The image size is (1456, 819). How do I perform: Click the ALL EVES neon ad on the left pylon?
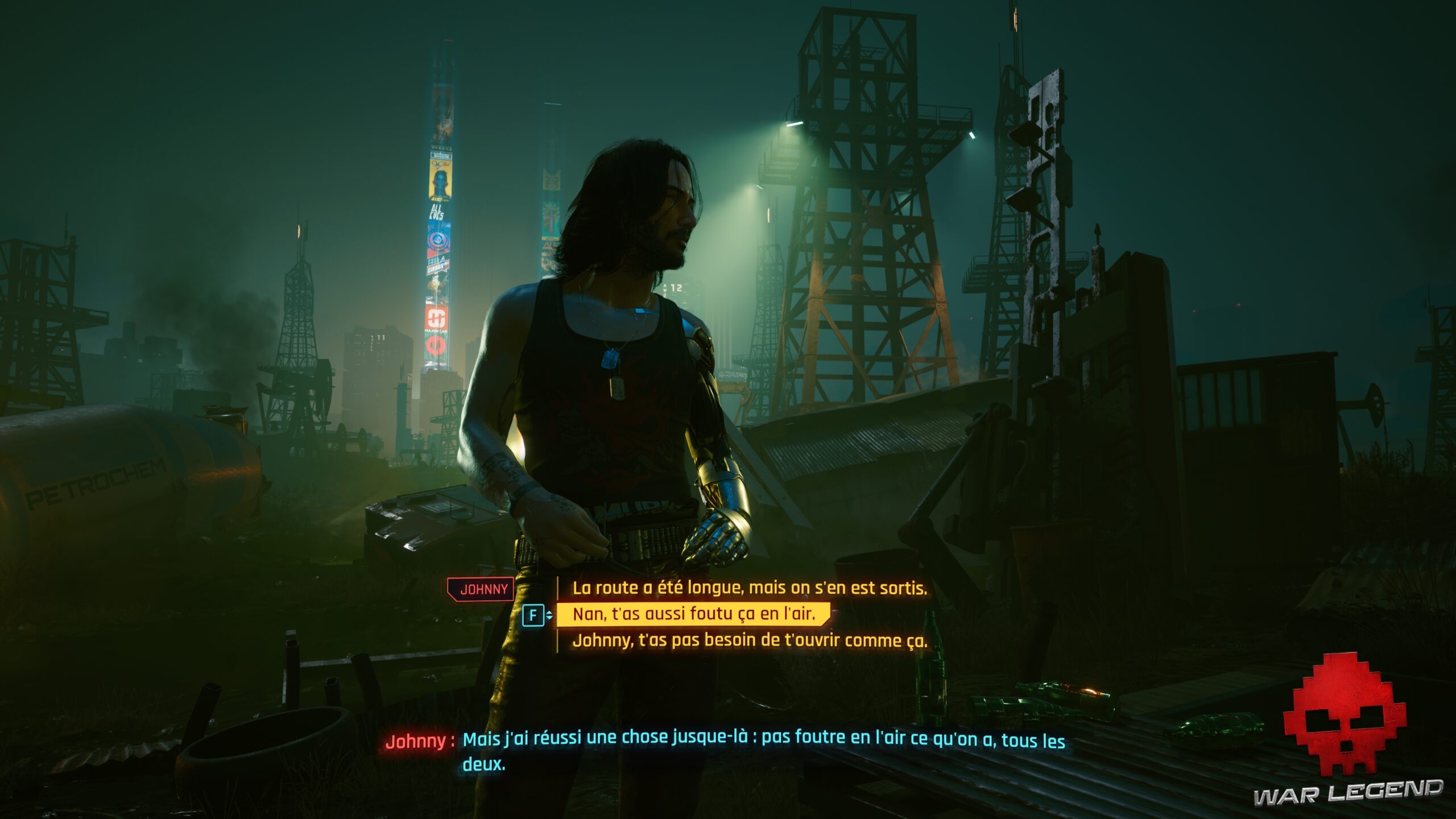point(437,212)
